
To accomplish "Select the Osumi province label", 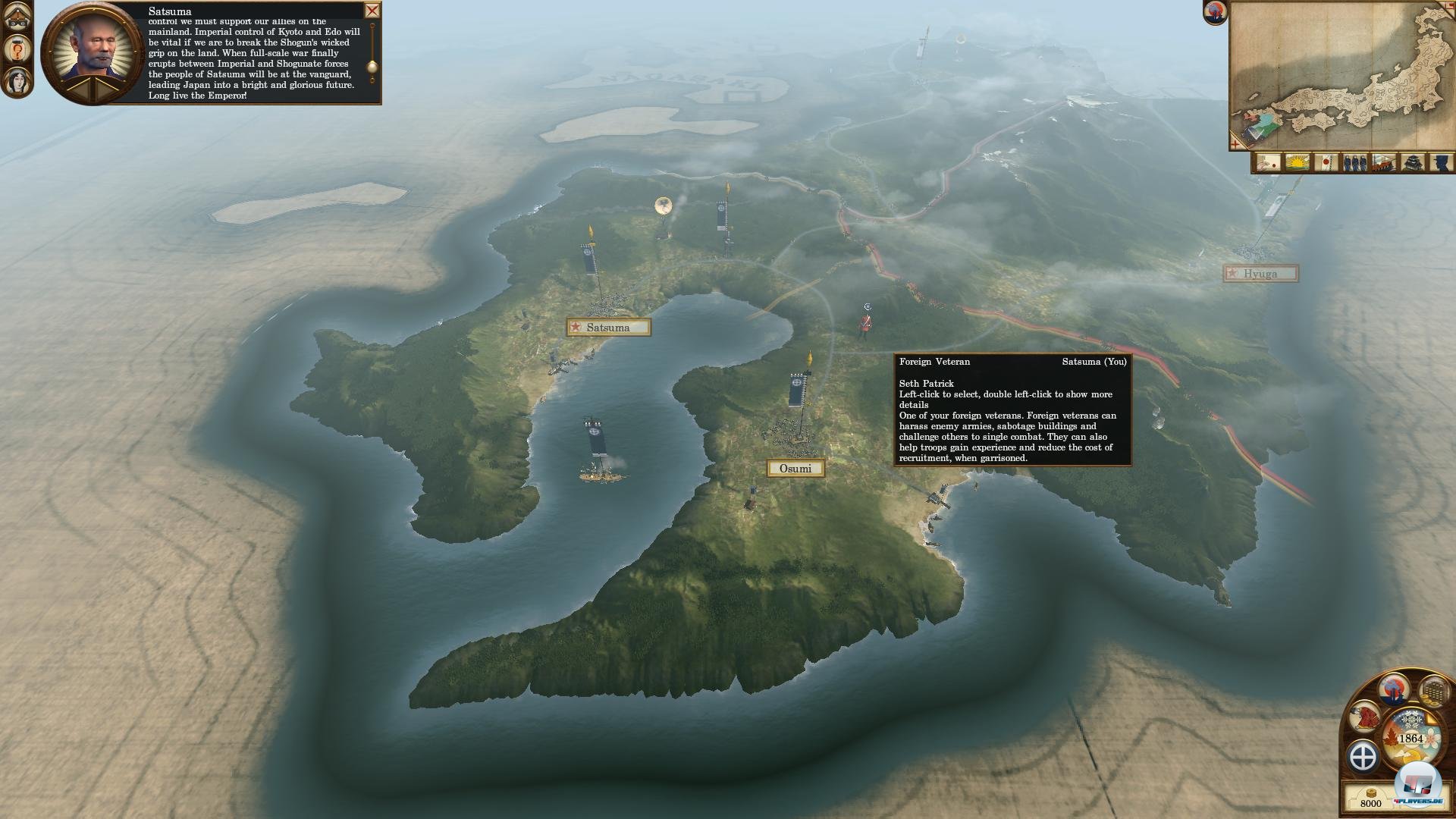I will tap(795, 469).
